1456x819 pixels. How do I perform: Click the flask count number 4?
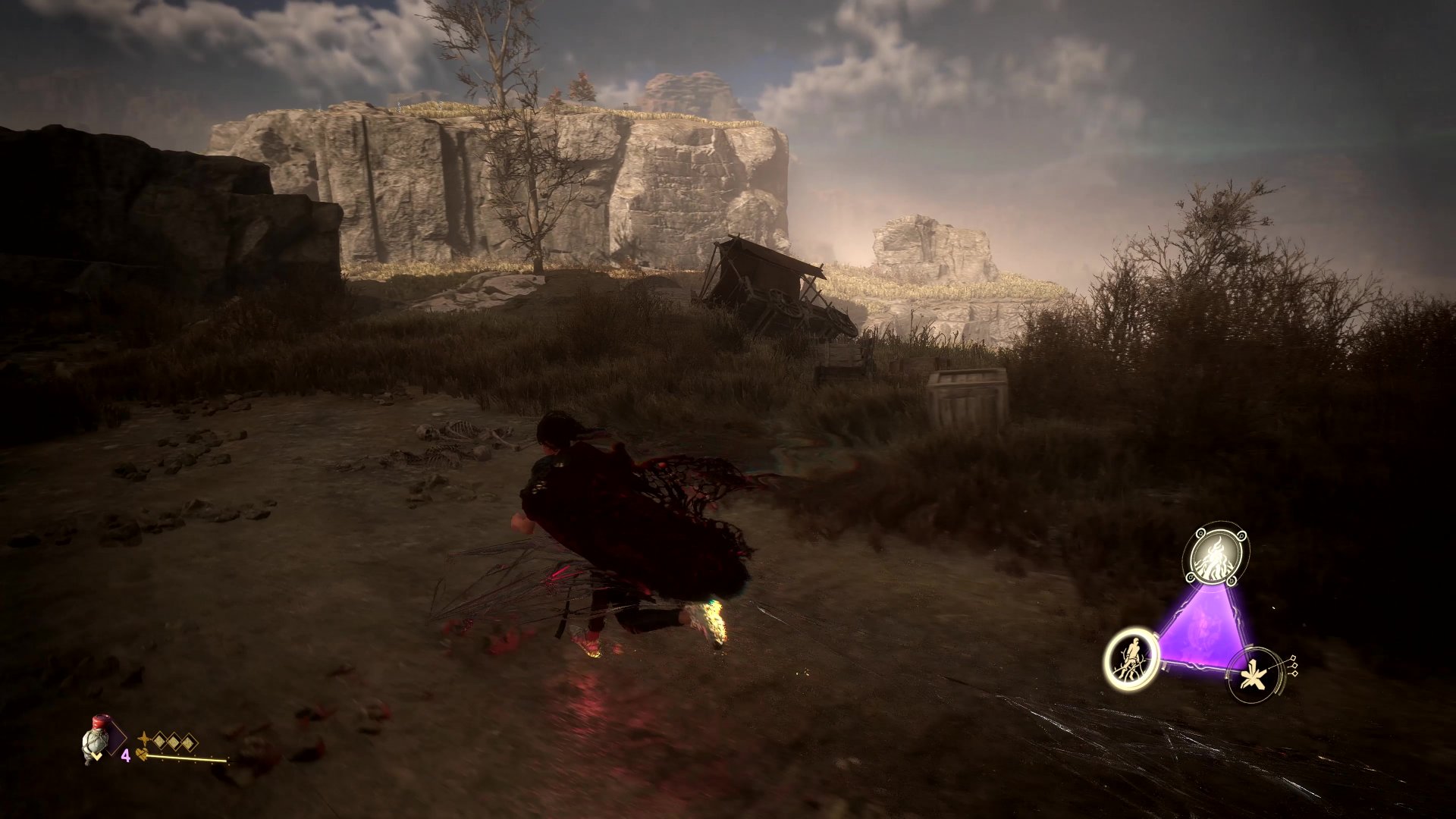coord(127,755)
